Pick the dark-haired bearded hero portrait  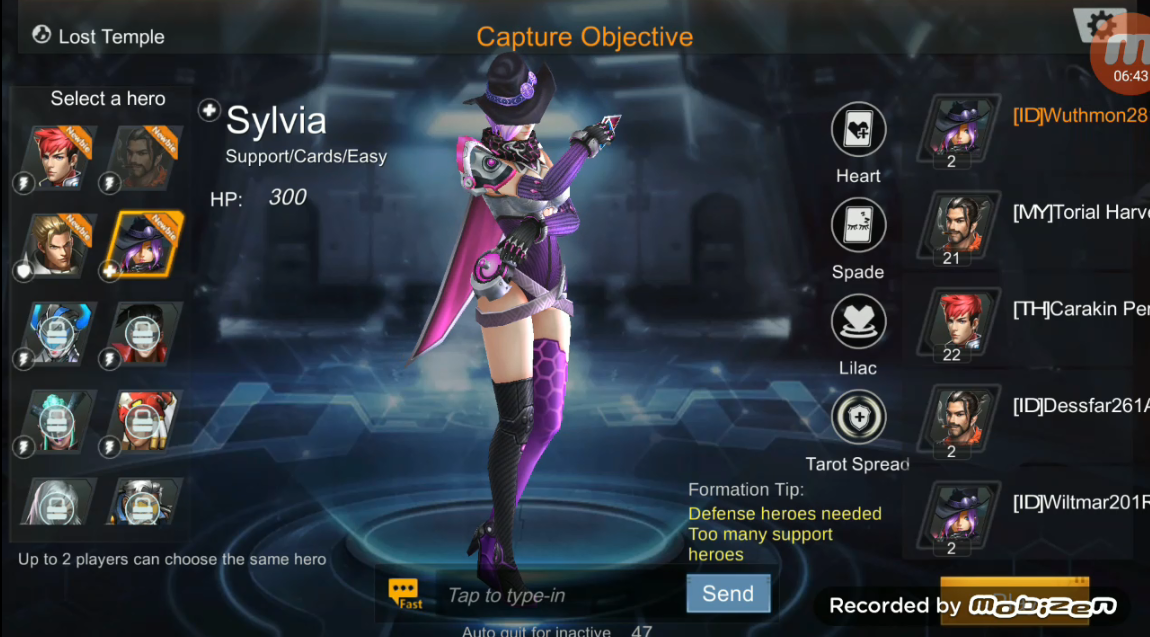click(x=145, y=156)
